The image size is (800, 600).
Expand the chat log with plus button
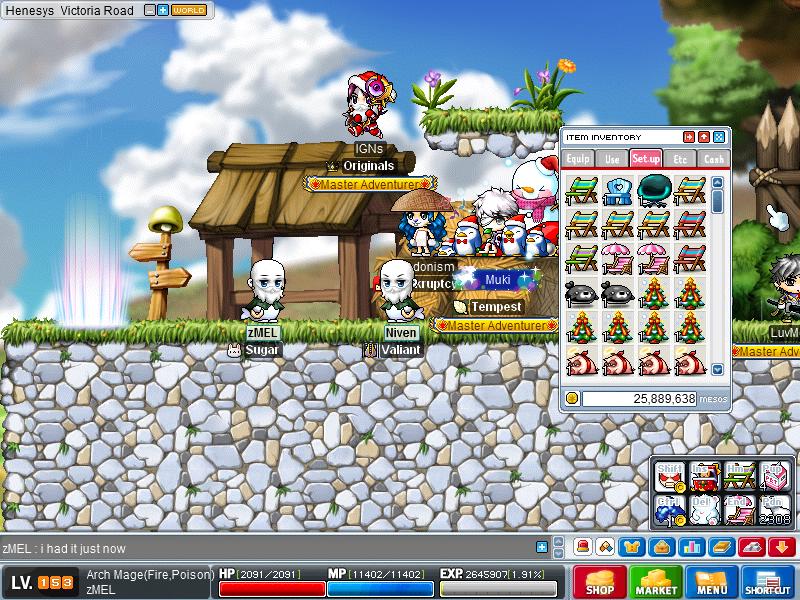point(542,547)
